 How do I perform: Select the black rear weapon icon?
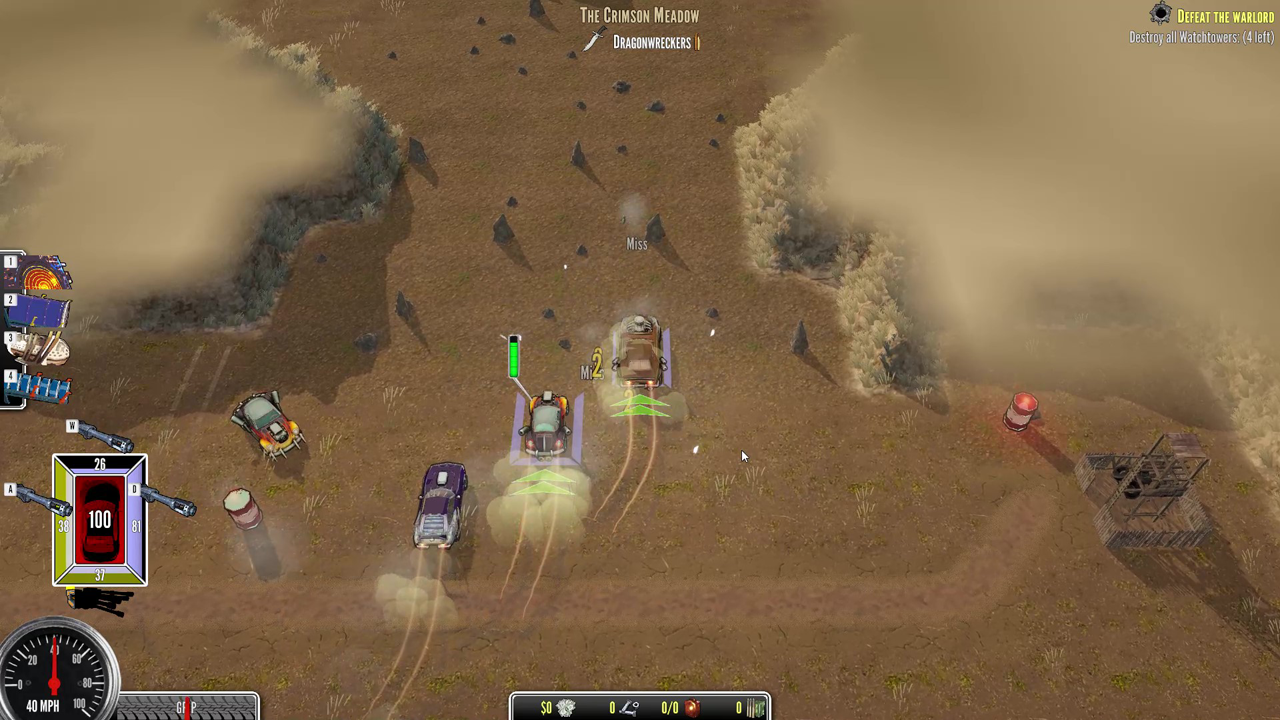pos(100,600)
